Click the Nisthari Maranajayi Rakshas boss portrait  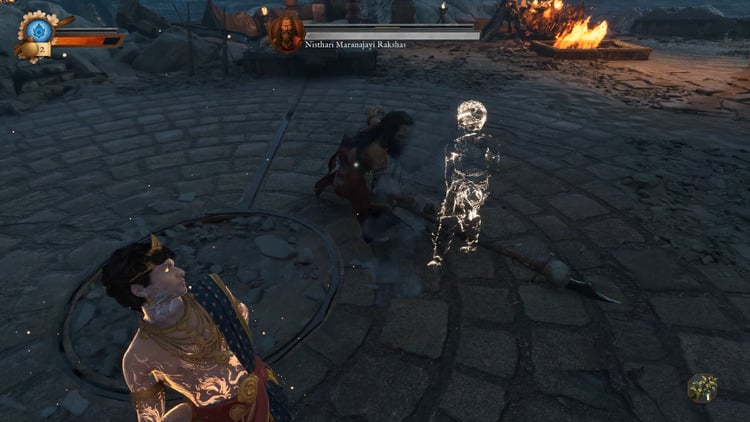click(285, 33)
